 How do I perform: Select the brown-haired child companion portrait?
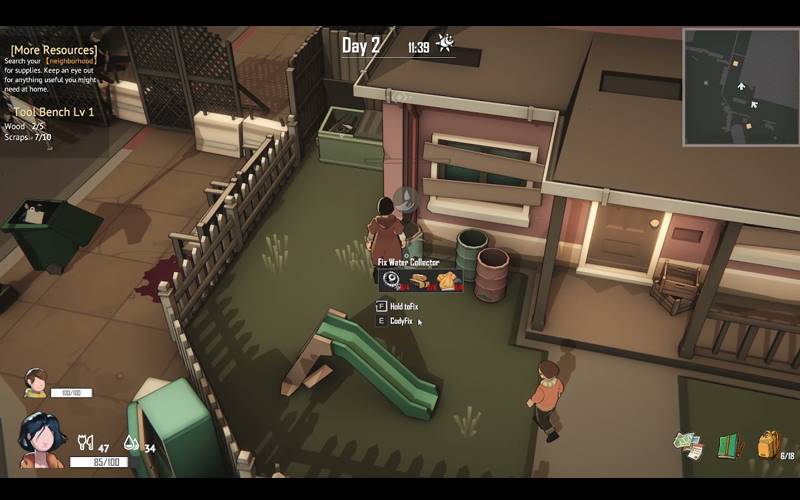pos(36,382)
